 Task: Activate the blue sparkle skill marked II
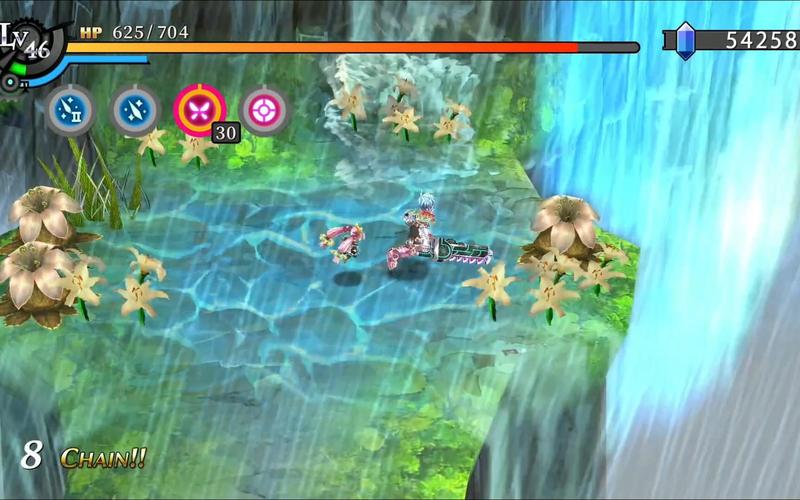pyautogui.click(x=72, y=109)
